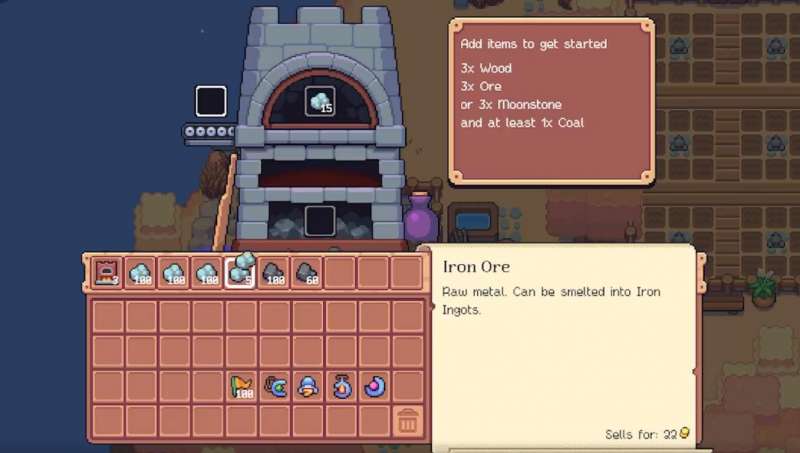
Task: Pick the highlighted Iron Ore stack of 5
Action: pyautogui.click(x=241, y=272)
